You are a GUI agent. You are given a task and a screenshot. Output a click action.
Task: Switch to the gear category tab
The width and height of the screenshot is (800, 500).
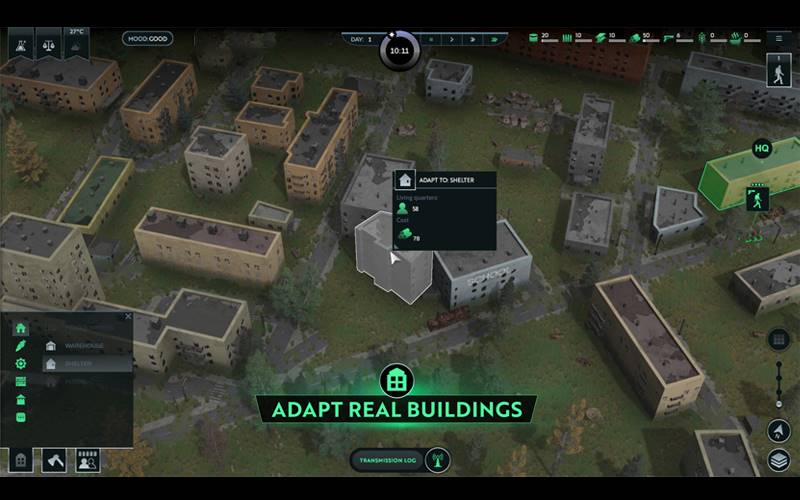(21, 364)
